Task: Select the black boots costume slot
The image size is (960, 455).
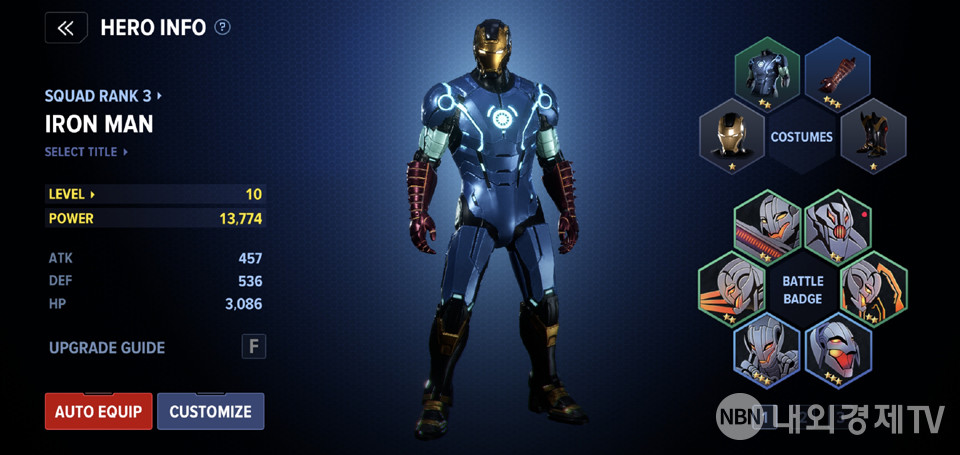Action: coord(873,135)
